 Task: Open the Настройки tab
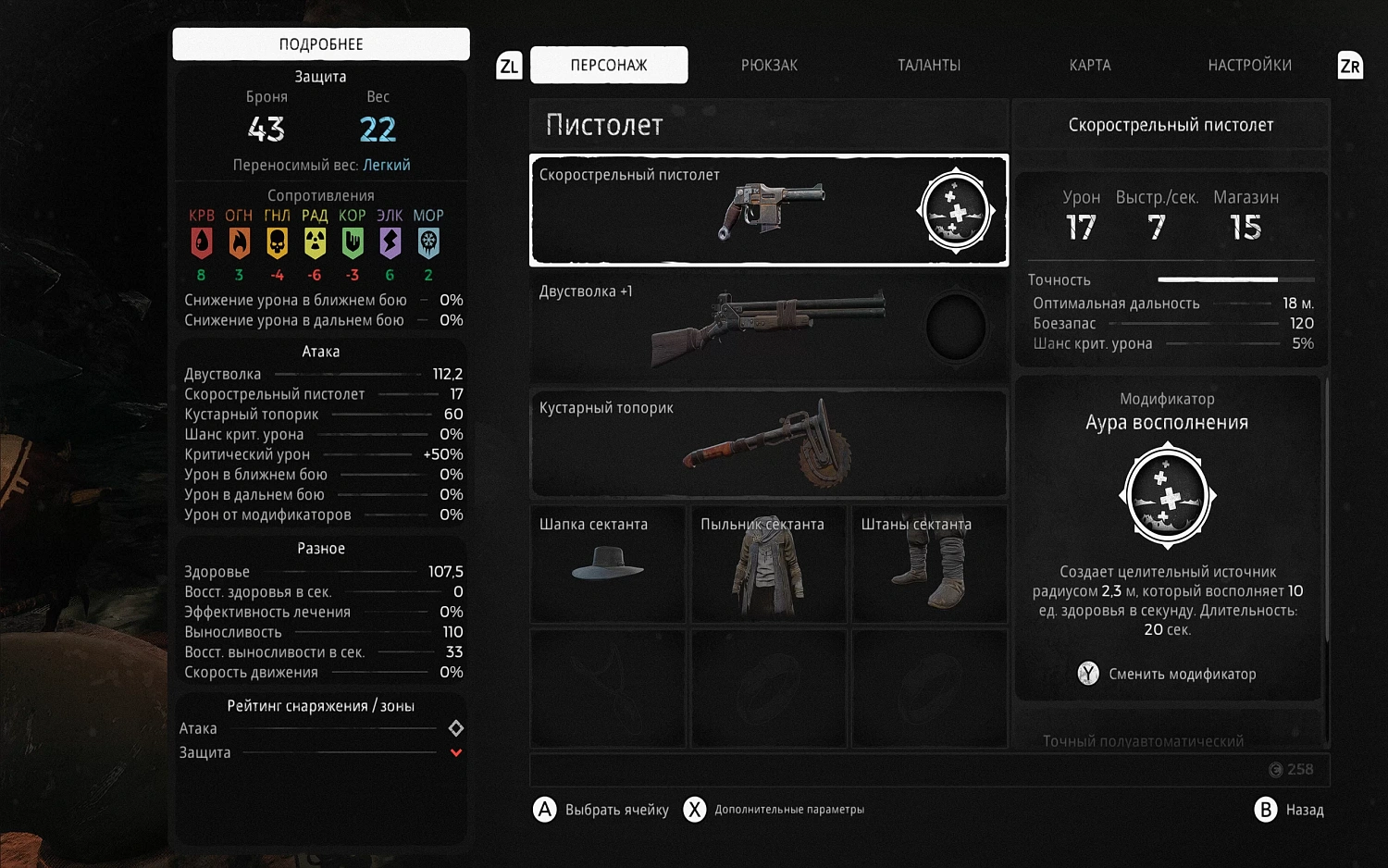click(1249, 65)
